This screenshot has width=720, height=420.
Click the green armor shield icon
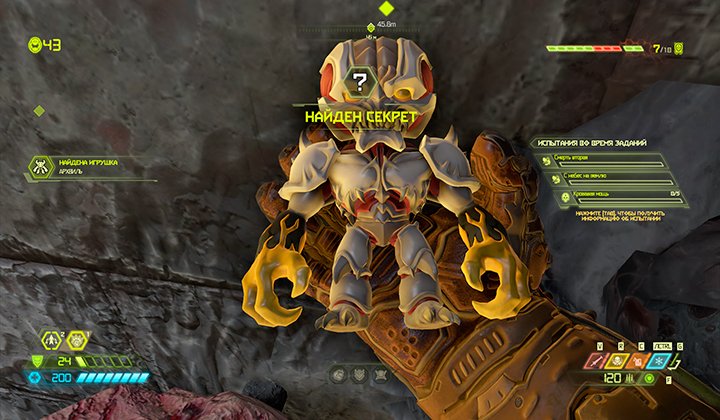(x=37, y=362)
